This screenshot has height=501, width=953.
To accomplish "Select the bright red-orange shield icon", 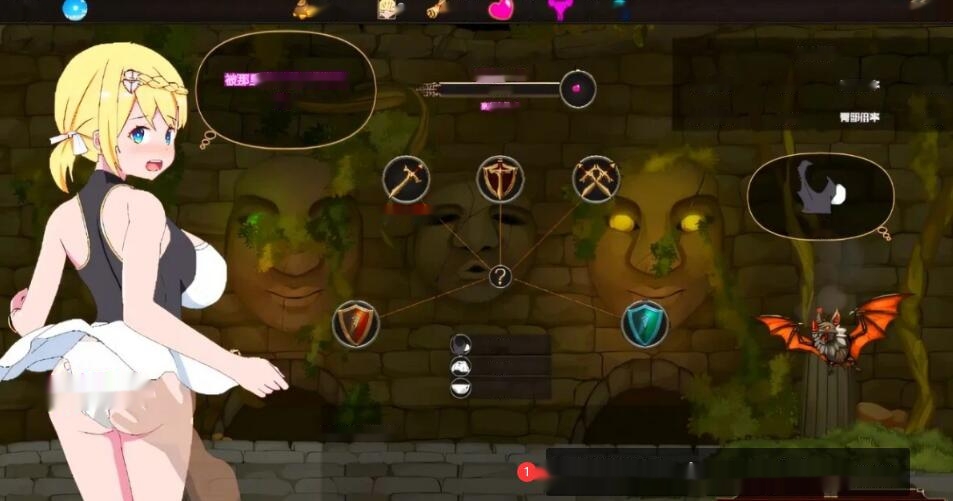I will (356, 324).
